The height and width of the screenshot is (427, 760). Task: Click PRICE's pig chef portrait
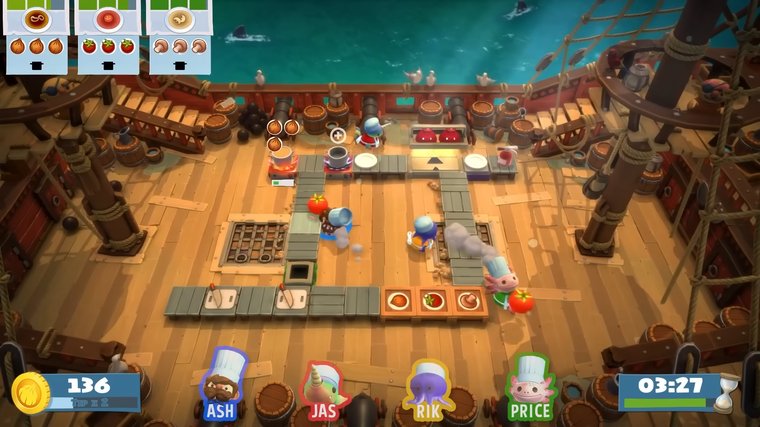530,380
